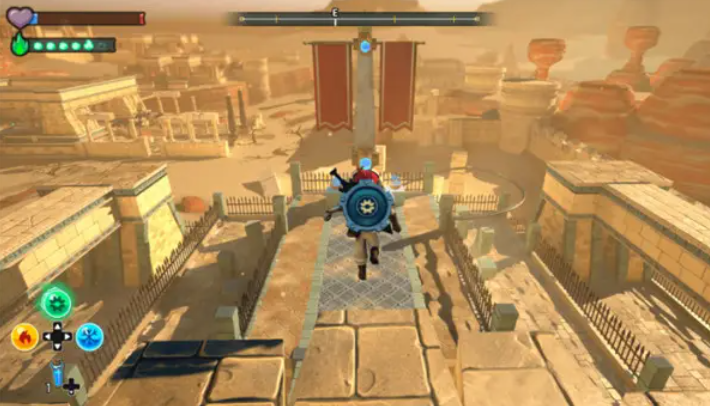Use the blue potion vial item
This screenshot has height=406, width=710.
pos(56,374)
